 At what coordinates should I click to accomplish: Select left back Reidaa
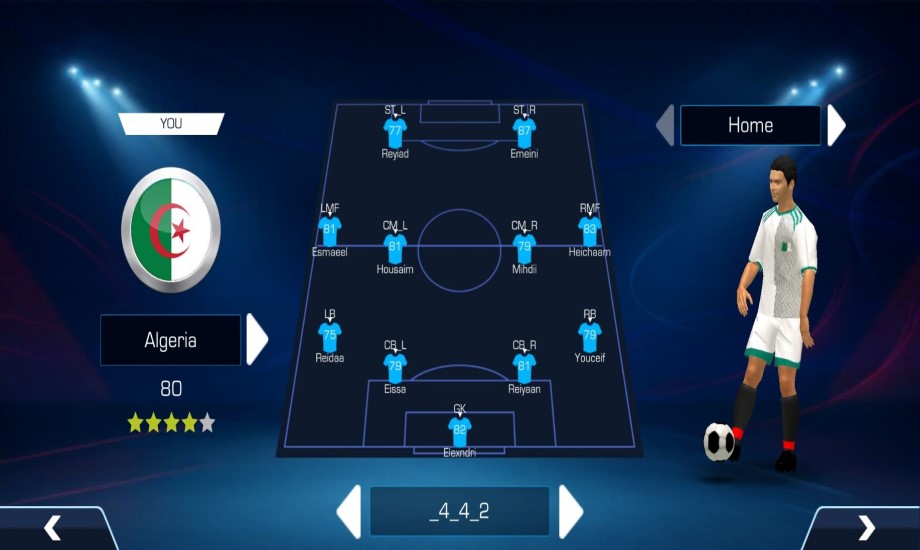330,336
